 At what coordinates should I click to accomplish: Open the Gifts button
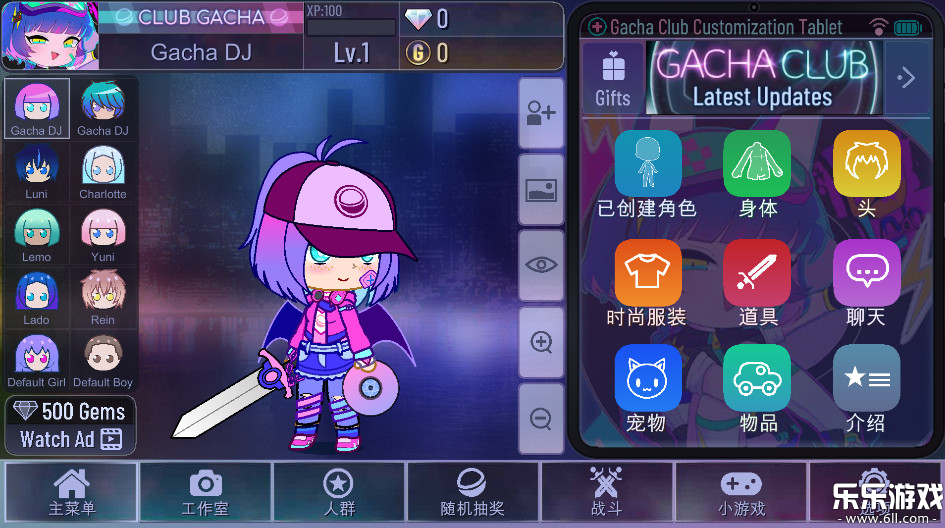click(612, 77)
